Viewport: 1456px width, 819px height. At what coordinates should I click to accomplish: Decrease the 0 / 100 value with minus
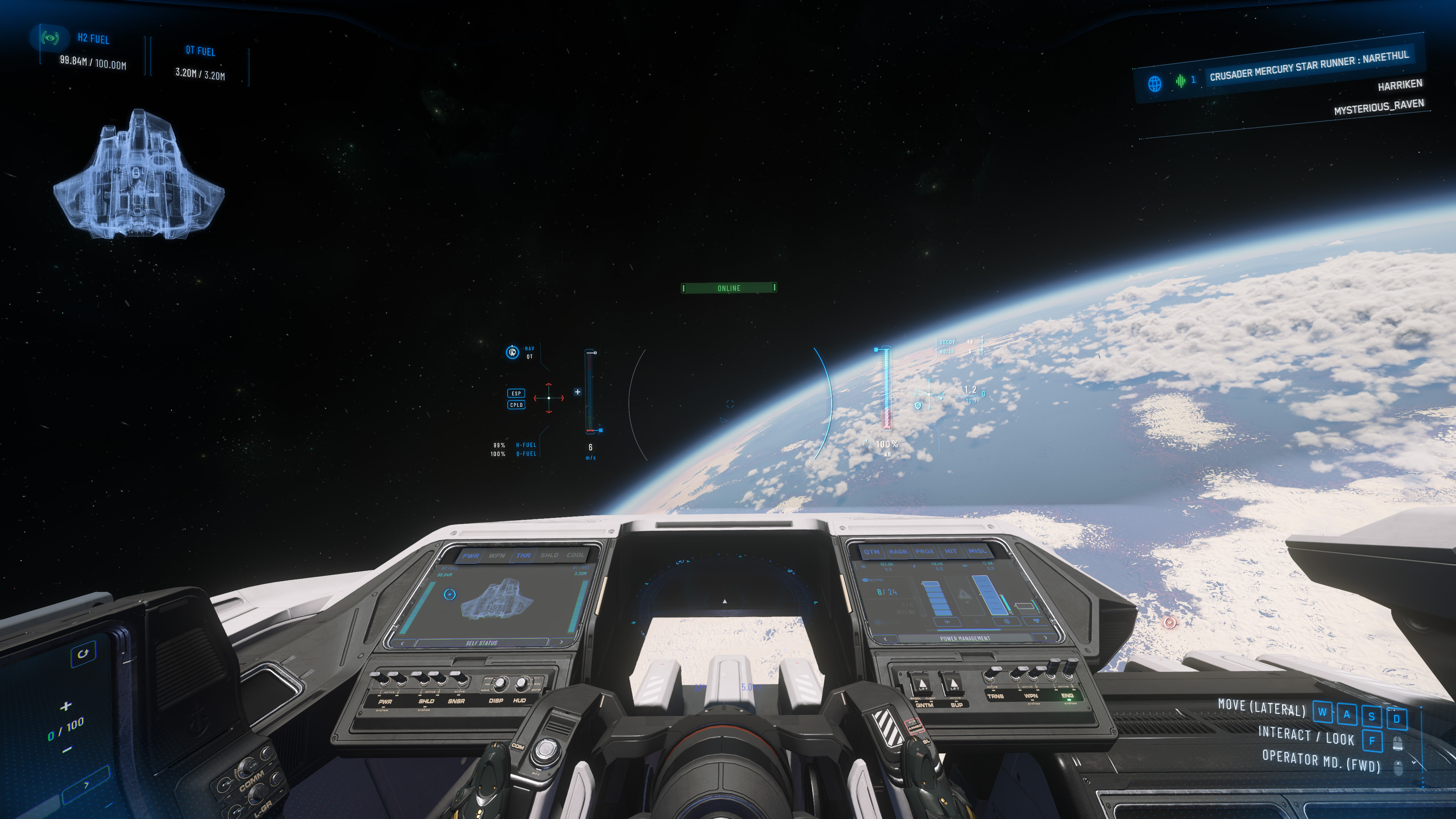click(x=67, y=750)
